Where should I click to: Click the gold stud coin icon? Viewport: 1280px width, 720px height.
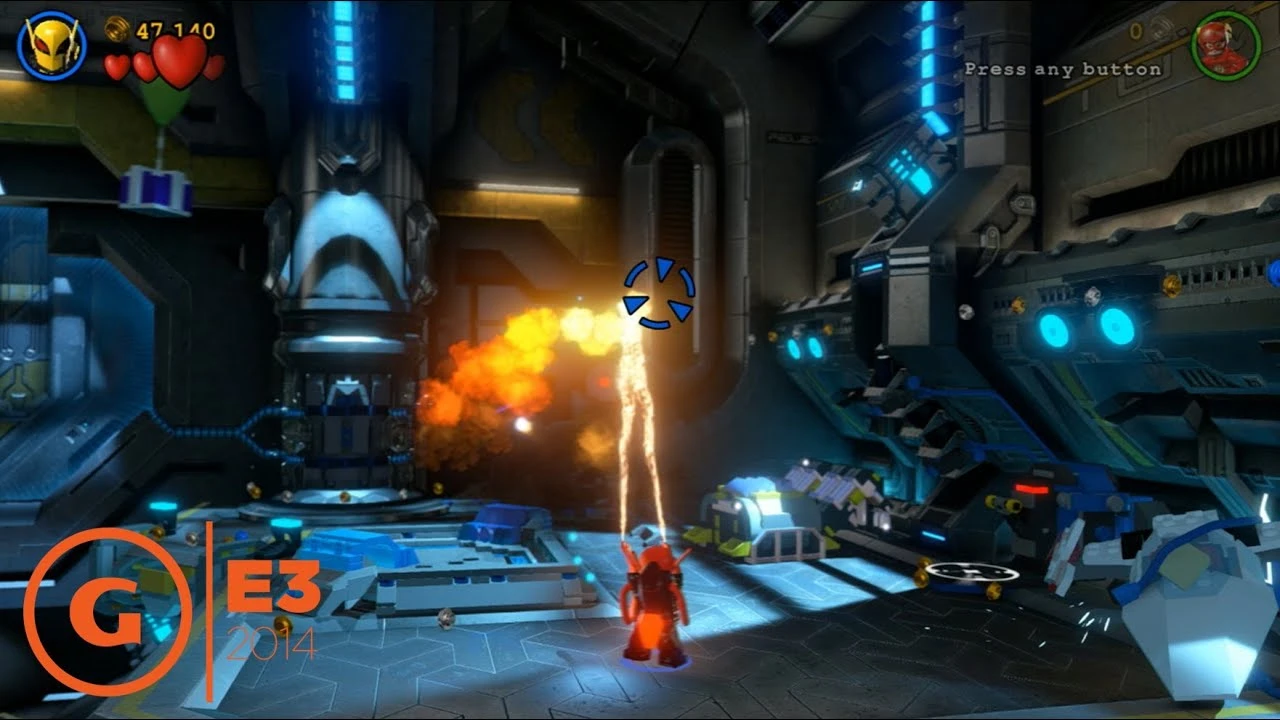(x=116, y=28)
